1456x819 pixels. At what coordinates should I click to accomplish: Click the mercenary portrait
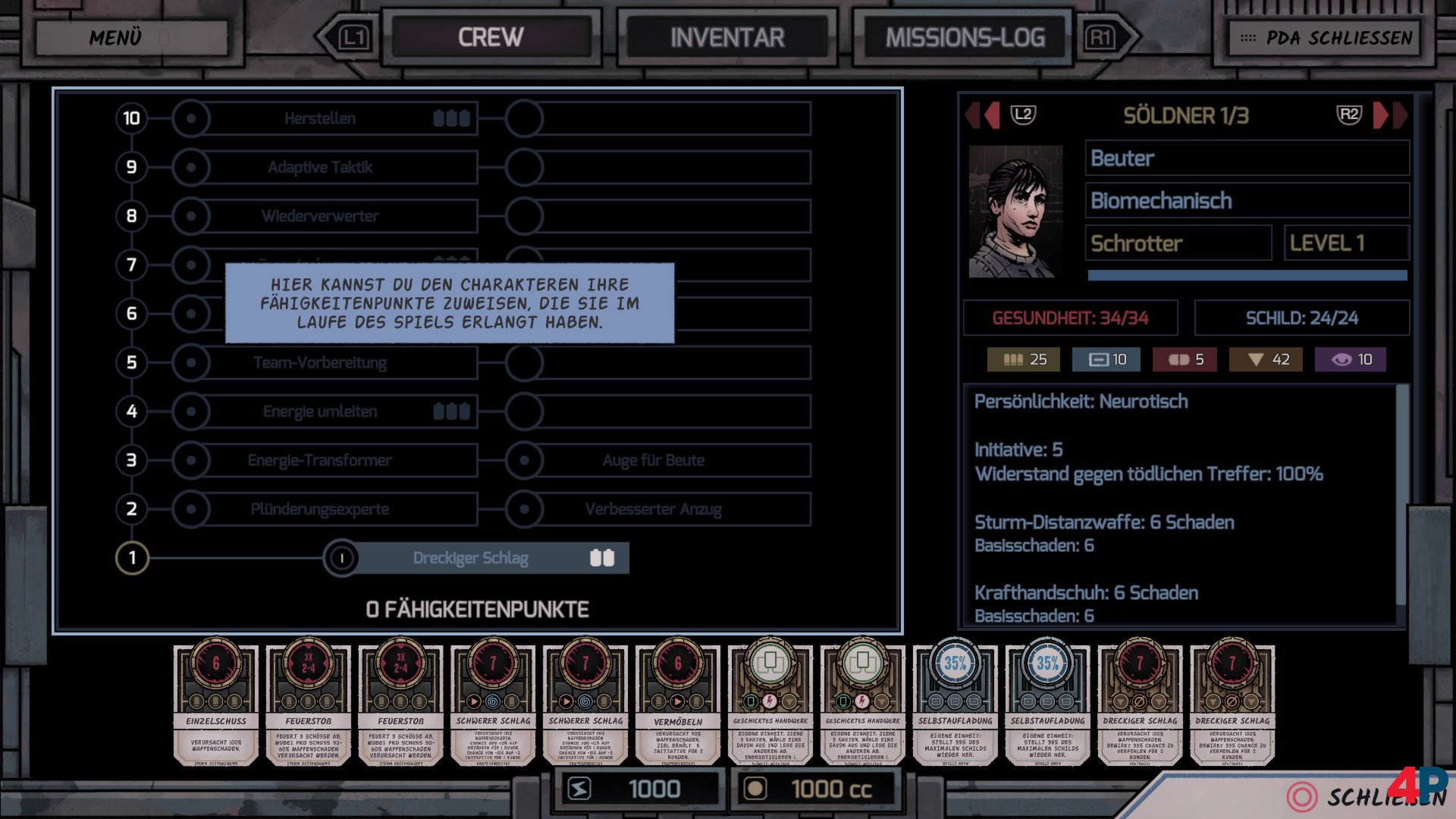pos(1015,212)
